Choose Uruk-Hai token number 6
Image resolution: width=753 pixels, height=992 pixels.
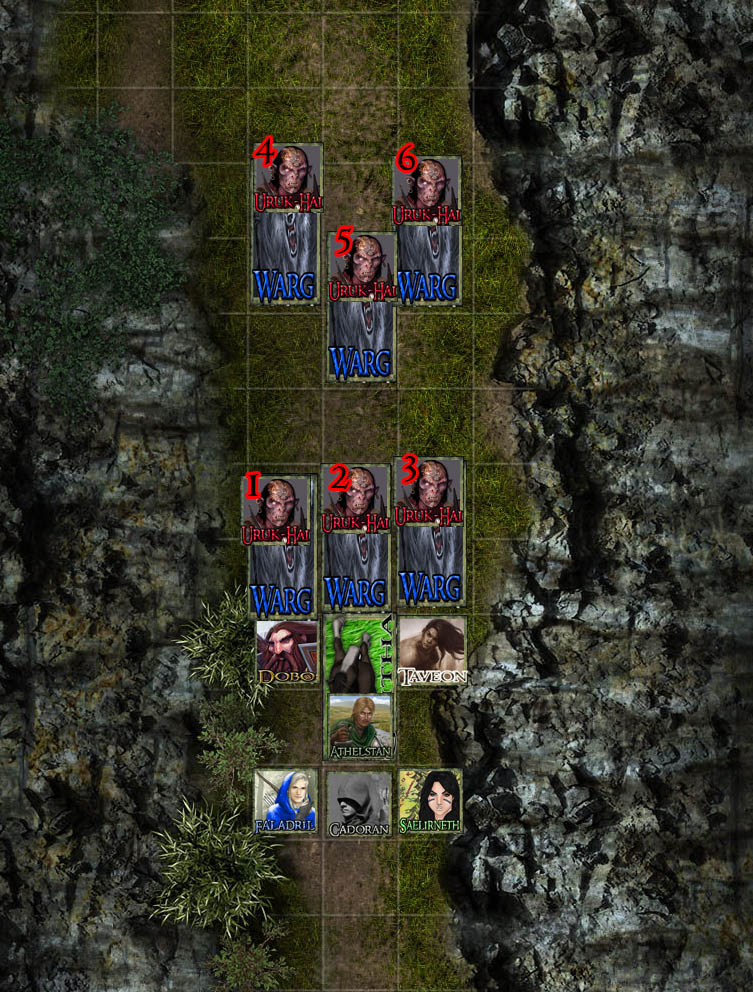[428, 190]
